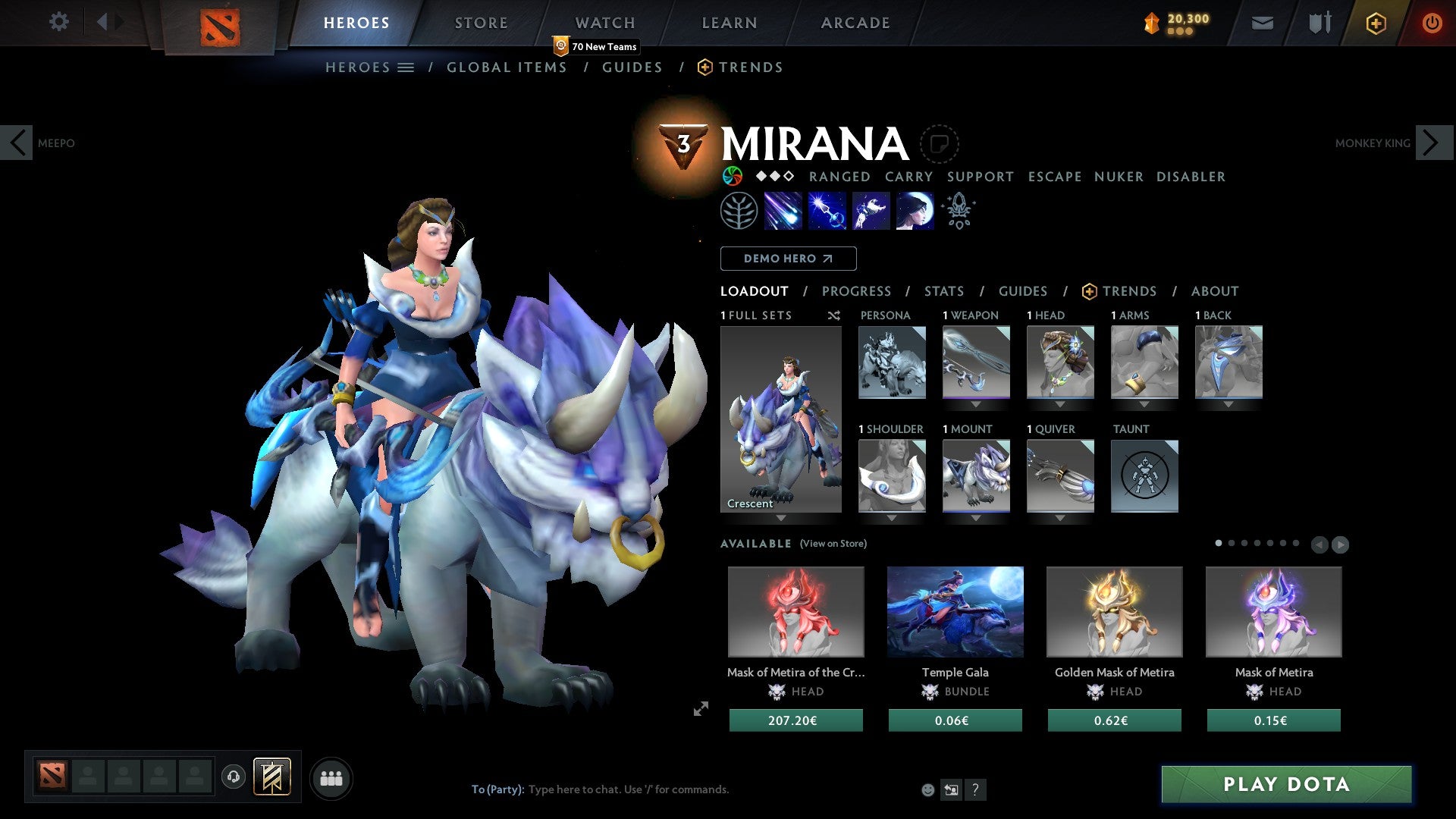Click the help question mark icon near chat
The image size is (1456, 819).
[975, 789]
